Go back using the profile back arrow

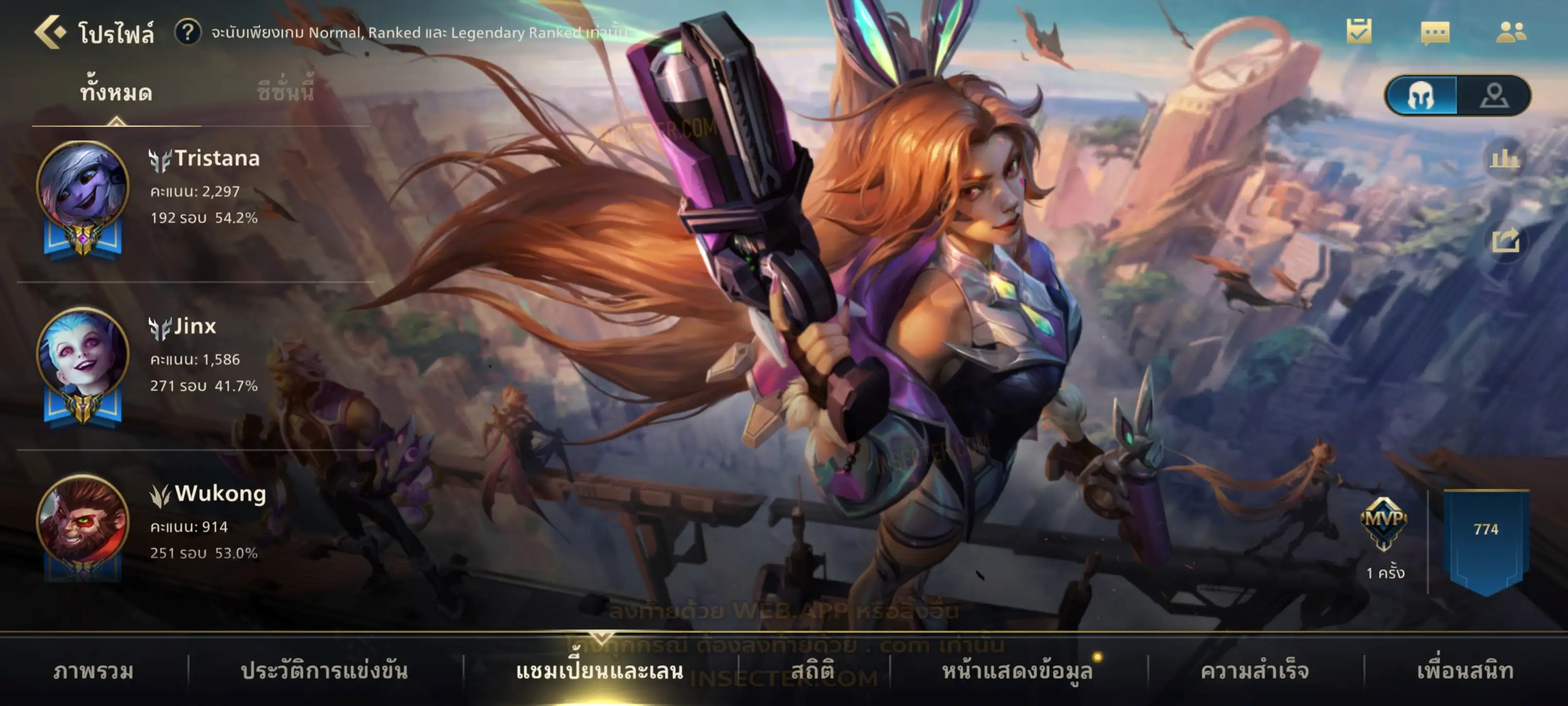coord(49,32)
